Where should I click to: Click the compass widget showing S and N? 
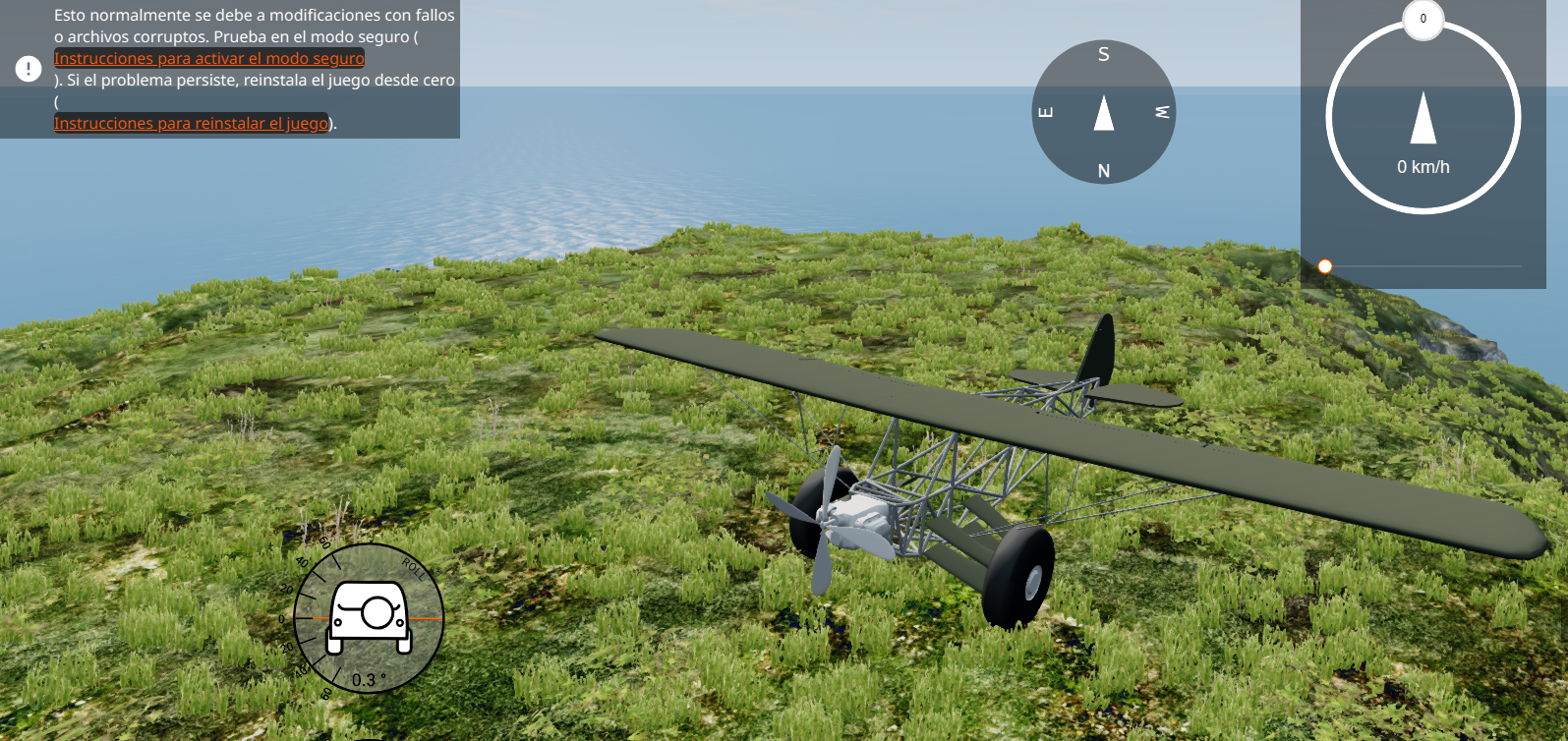1103,112
